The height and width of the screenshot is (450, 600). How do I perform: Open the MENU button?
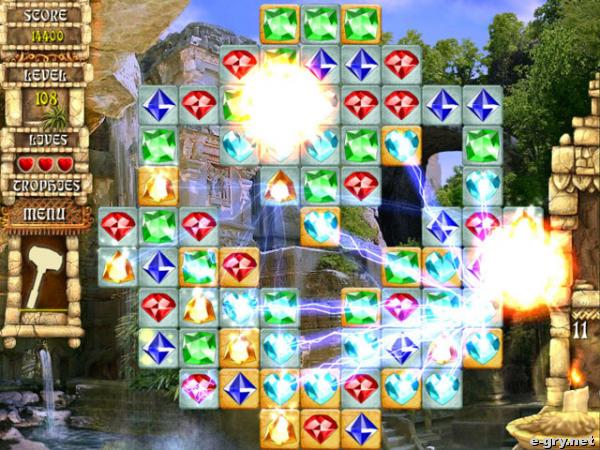(x=44, y=213)
